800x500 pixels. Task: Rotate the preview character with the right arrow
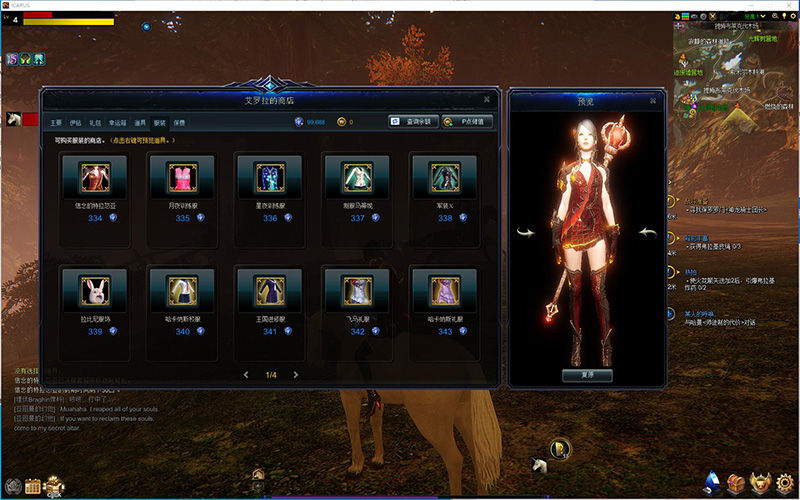point(647,232)
